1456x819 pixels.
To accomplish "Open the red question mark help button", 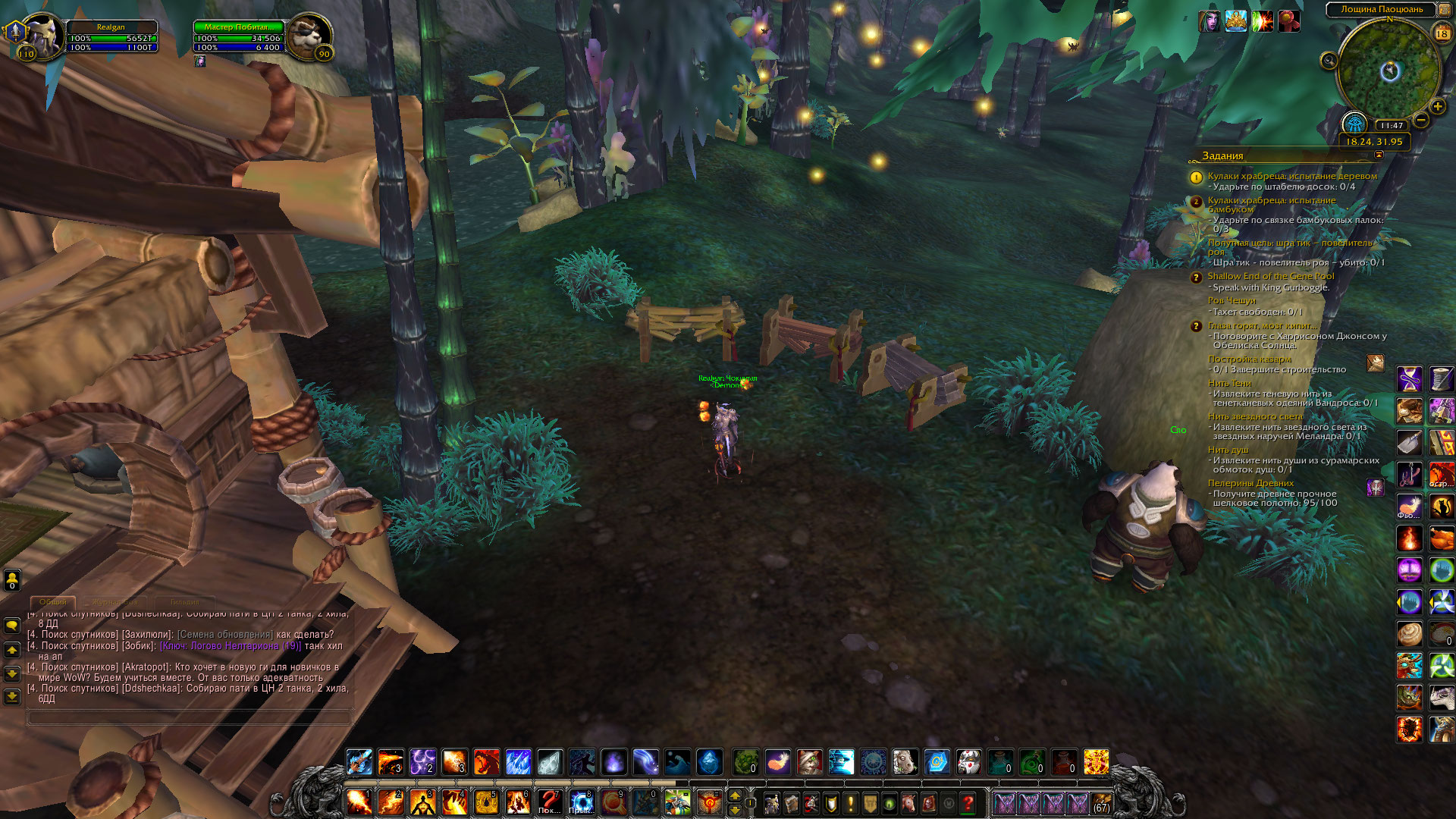I will pos(968,802).
